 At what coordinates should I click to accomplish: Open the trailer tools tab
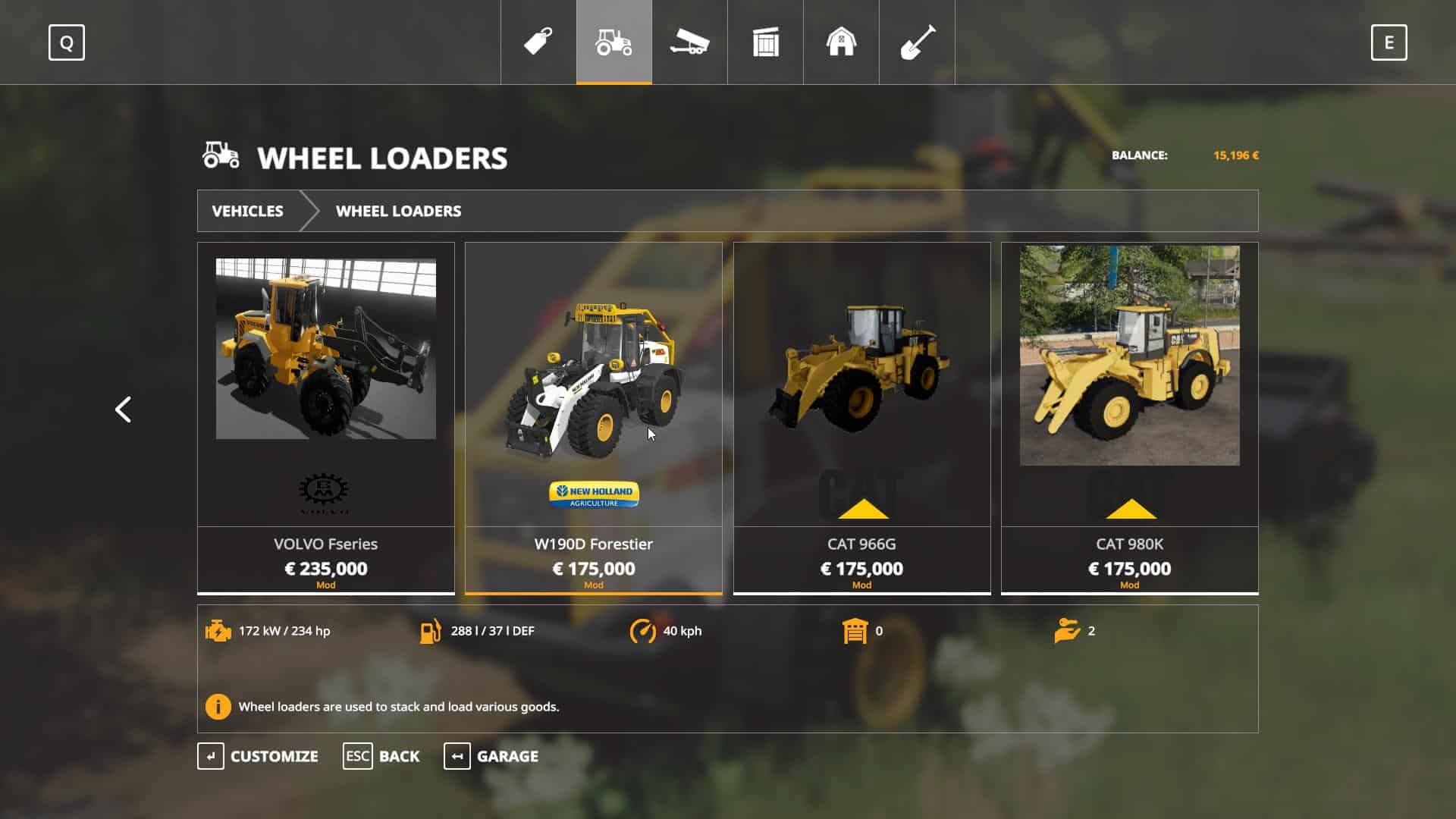pos(689,42)
